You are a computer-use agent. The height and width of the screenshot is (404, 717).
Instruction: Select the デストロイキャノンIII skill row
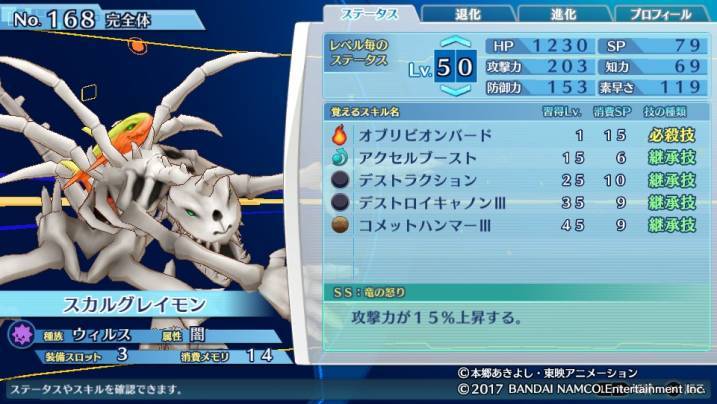click(512, 202)
